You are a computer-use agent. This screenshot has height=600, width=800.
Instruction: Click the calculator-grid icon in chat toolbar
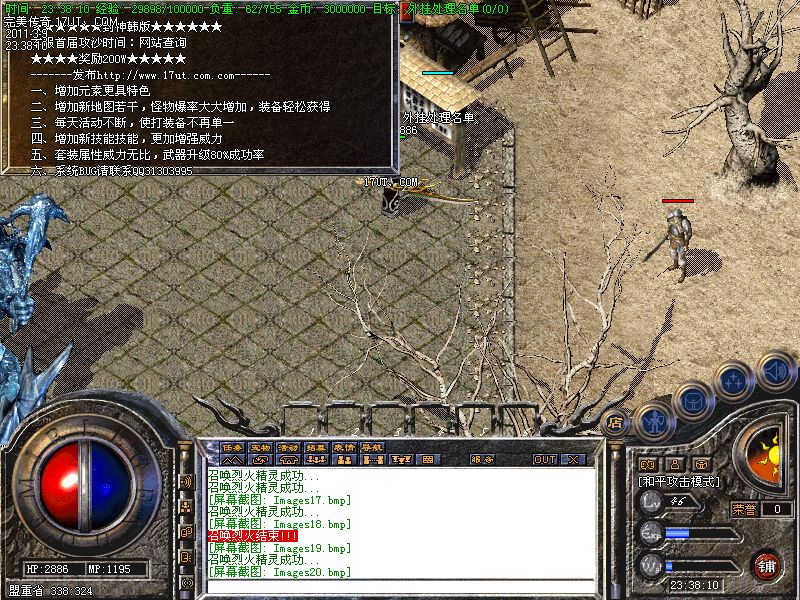pyautogui.click(x=426, y=460)
